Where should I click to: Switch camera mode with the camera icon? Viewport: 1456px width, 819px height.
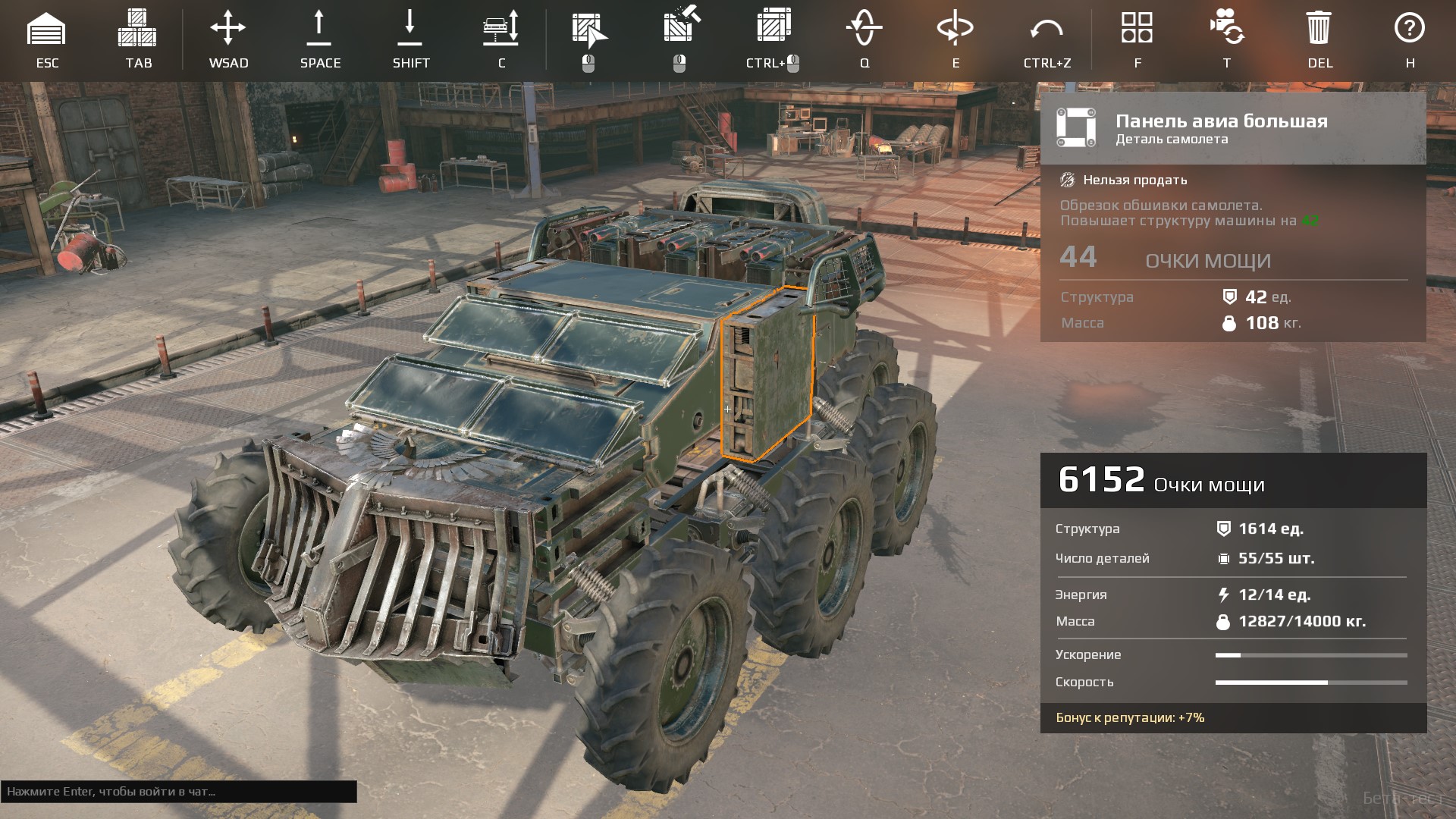[1226, 27]
